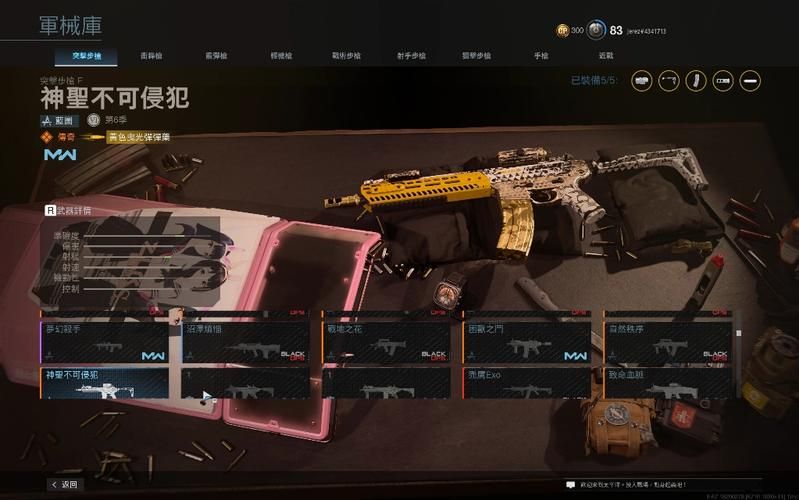
Task: Choose the 射手步槍 tab
Action: tap(411, 56)
